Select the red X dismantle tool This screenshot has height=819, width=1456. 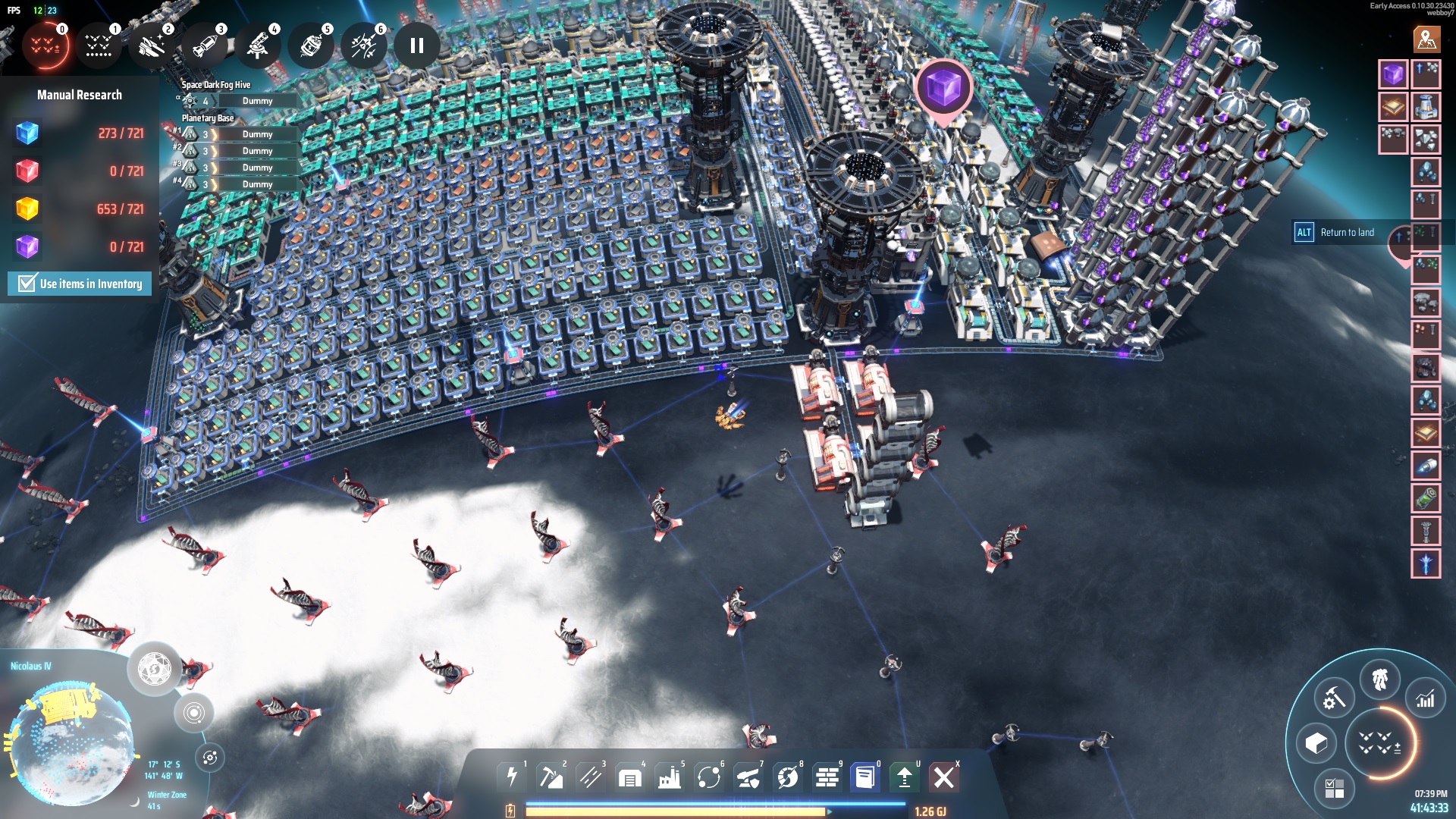tap(943, 777)
